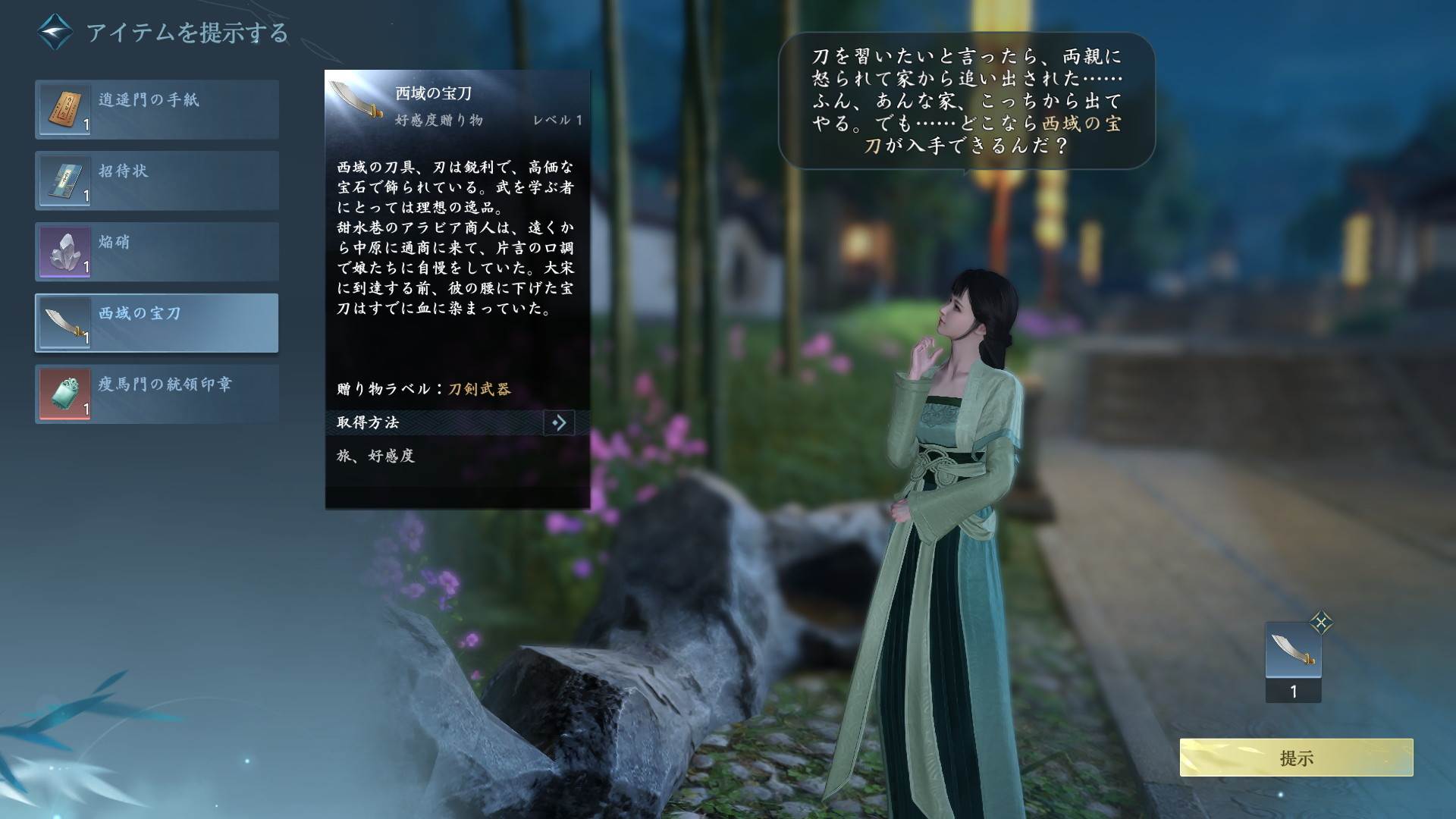Open the 取得方法 arrow button

(559, 422)
